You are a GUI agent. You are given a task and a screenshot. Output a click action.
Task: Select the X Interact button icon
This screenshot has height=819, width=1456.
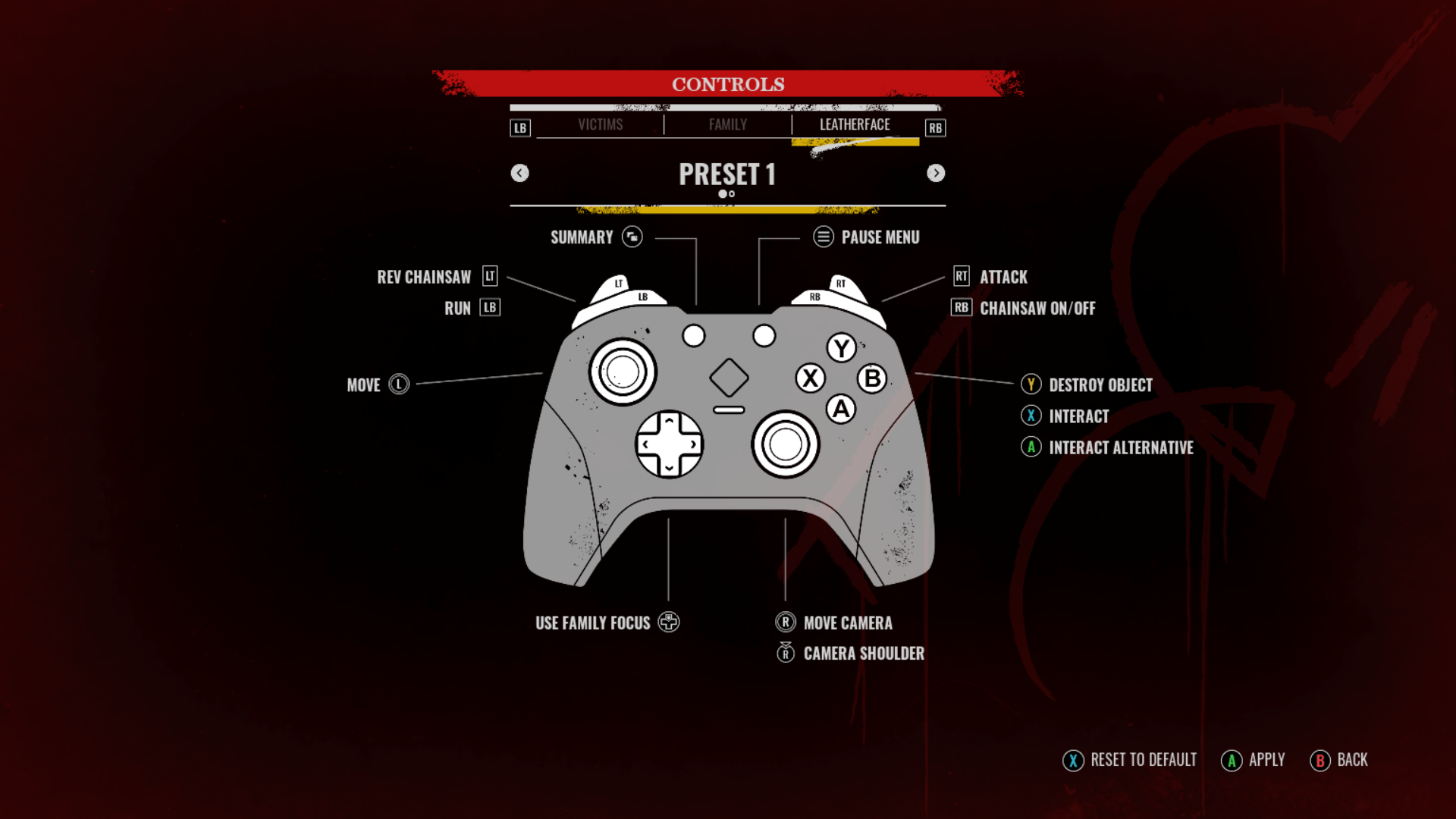click(x=1031, y=416)
